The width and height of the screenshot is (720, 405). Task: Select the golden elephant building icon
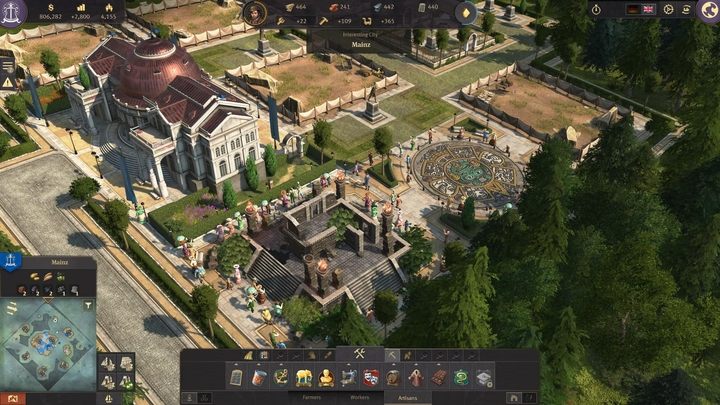click(303, 377)
